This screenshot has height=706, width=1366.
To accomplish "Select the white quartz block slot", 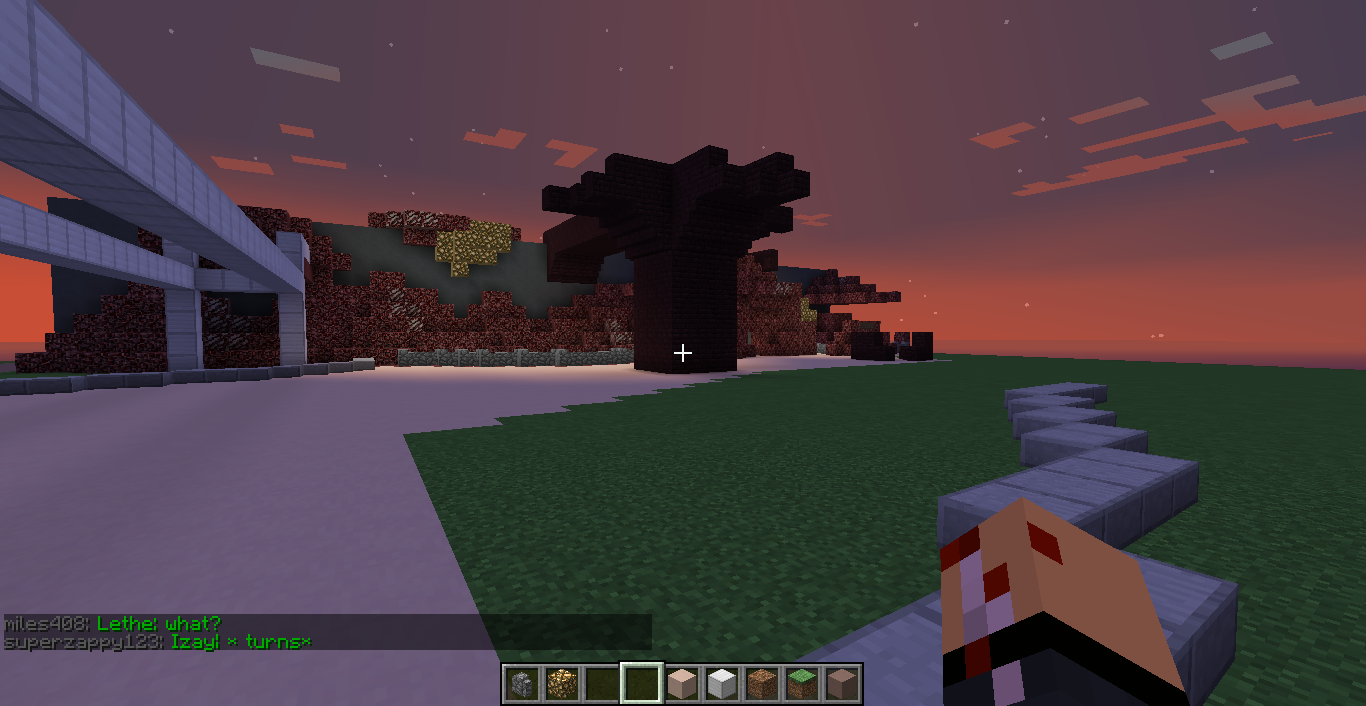I will click(x=721, y=684).
